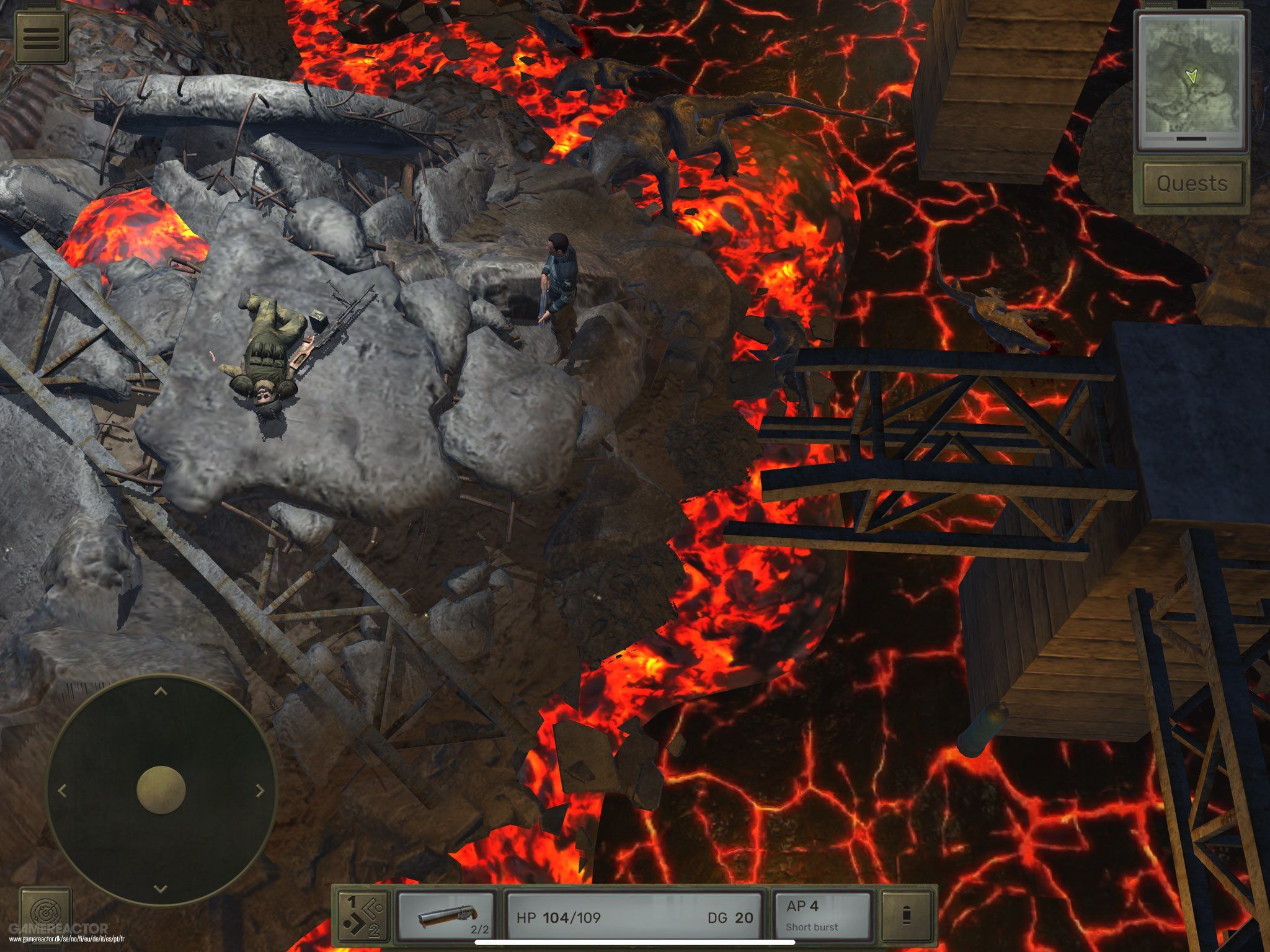Click the yellow exit arrow at screen top
Viewport: 1270px width, 952px height.
[634, 28]
